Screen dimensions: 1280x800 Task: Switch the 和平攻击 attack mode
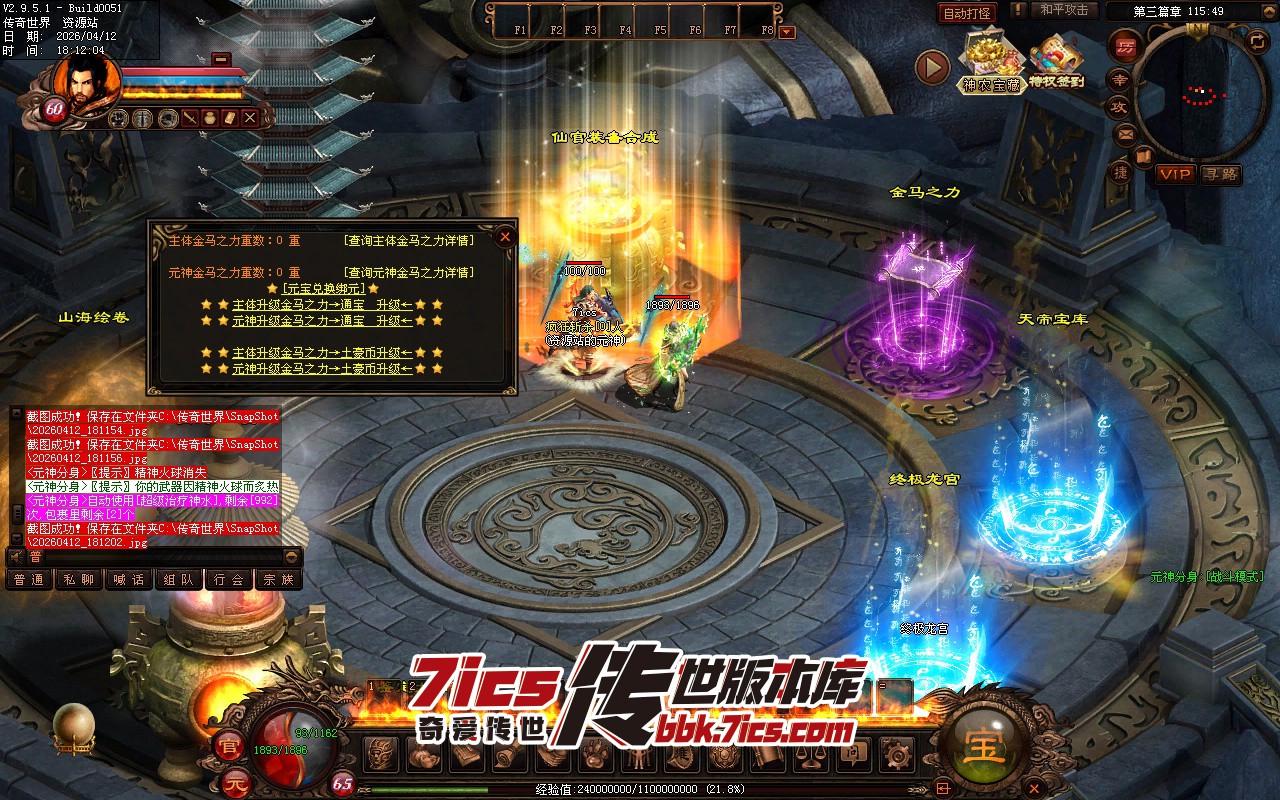1063,10
